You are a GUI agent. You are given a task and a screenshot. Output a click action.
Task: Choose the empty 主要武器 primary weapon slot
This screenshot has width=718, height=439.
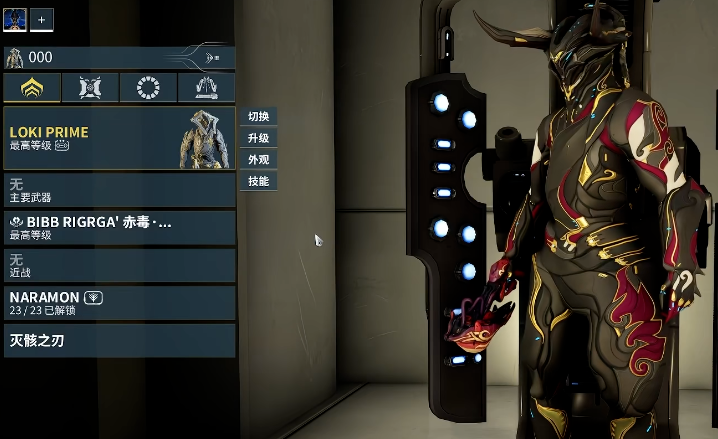[x=119, y=190]
